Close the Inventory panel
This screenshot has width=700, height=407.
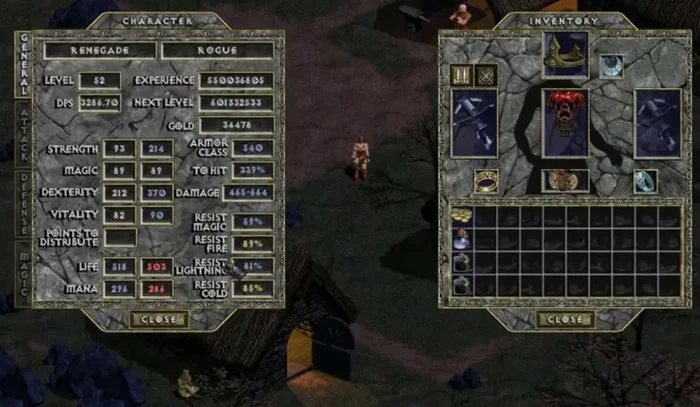tap(564, 319)
